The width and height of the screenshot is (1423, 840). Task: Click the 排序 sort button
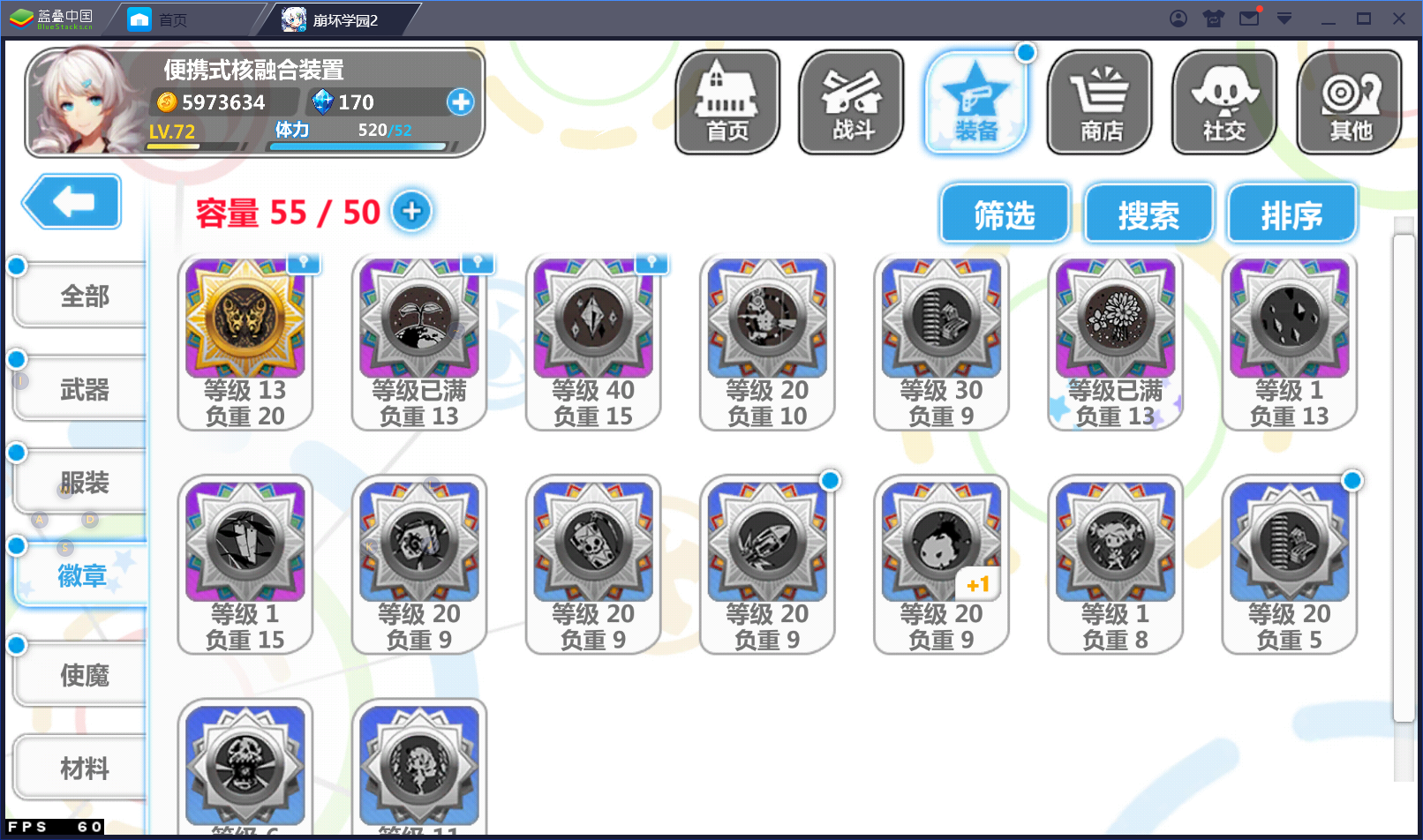tap(1291, 214)
